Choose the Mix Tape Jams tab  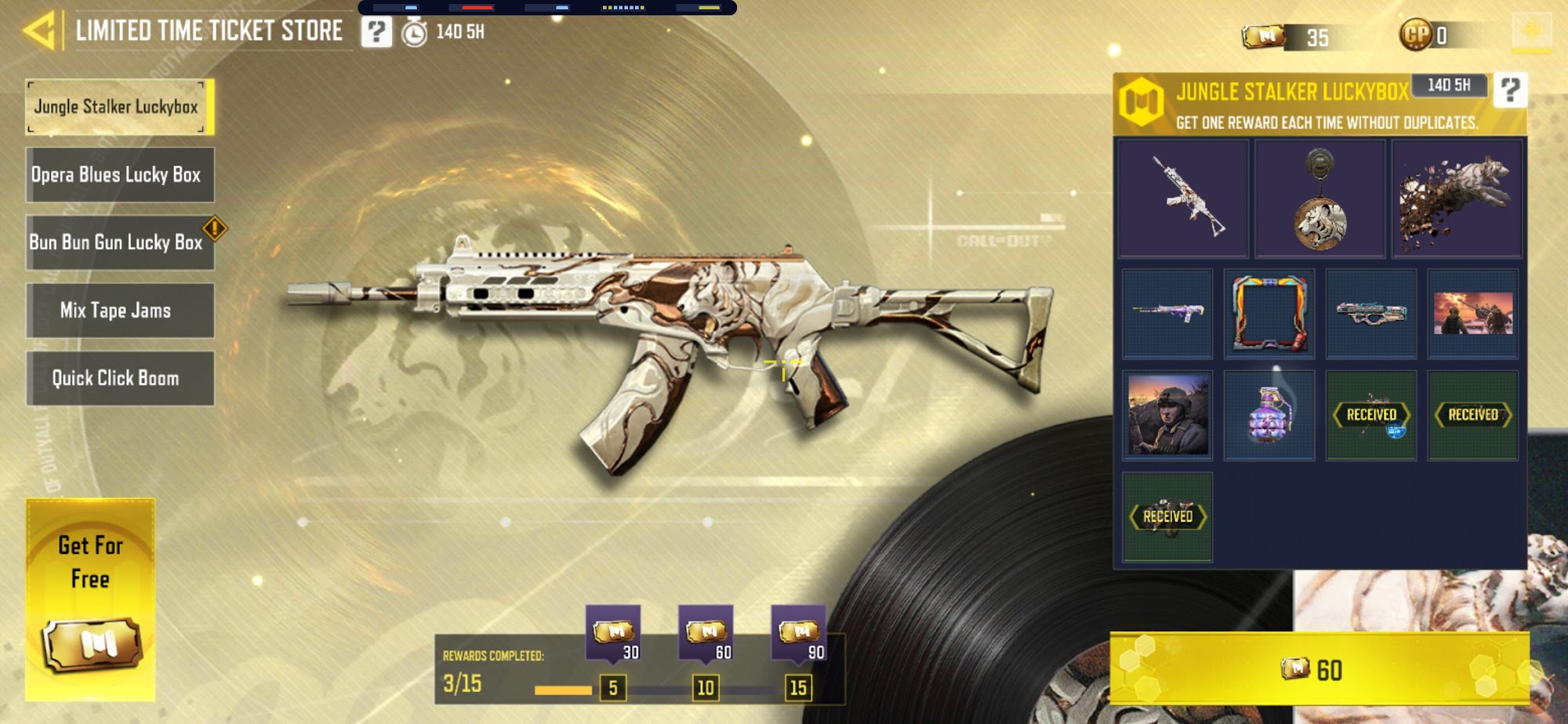coord(119,311)
